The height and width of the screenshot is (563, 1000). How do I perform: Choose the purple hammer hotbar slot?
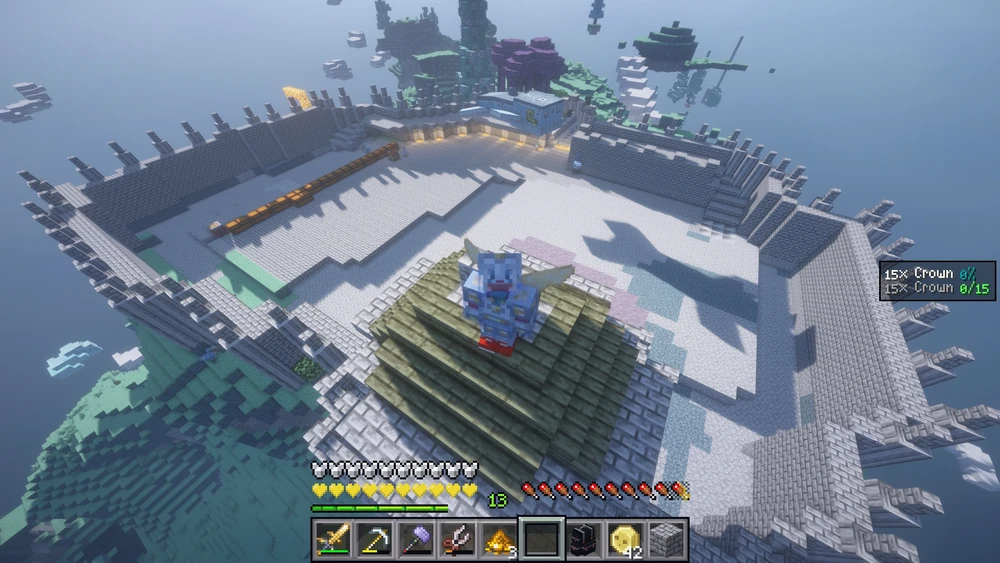click(416, 539)
